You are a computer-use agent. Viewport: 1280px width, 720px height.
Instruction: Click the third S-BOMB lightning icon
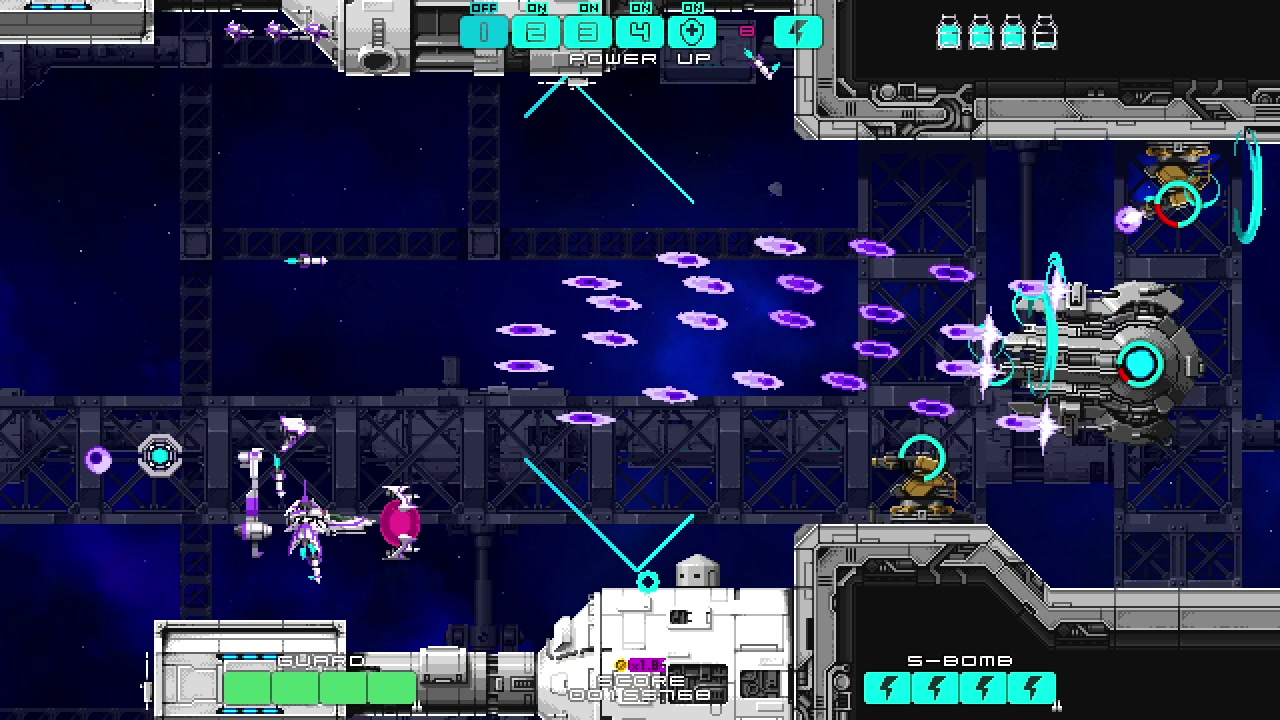(984, 687)
